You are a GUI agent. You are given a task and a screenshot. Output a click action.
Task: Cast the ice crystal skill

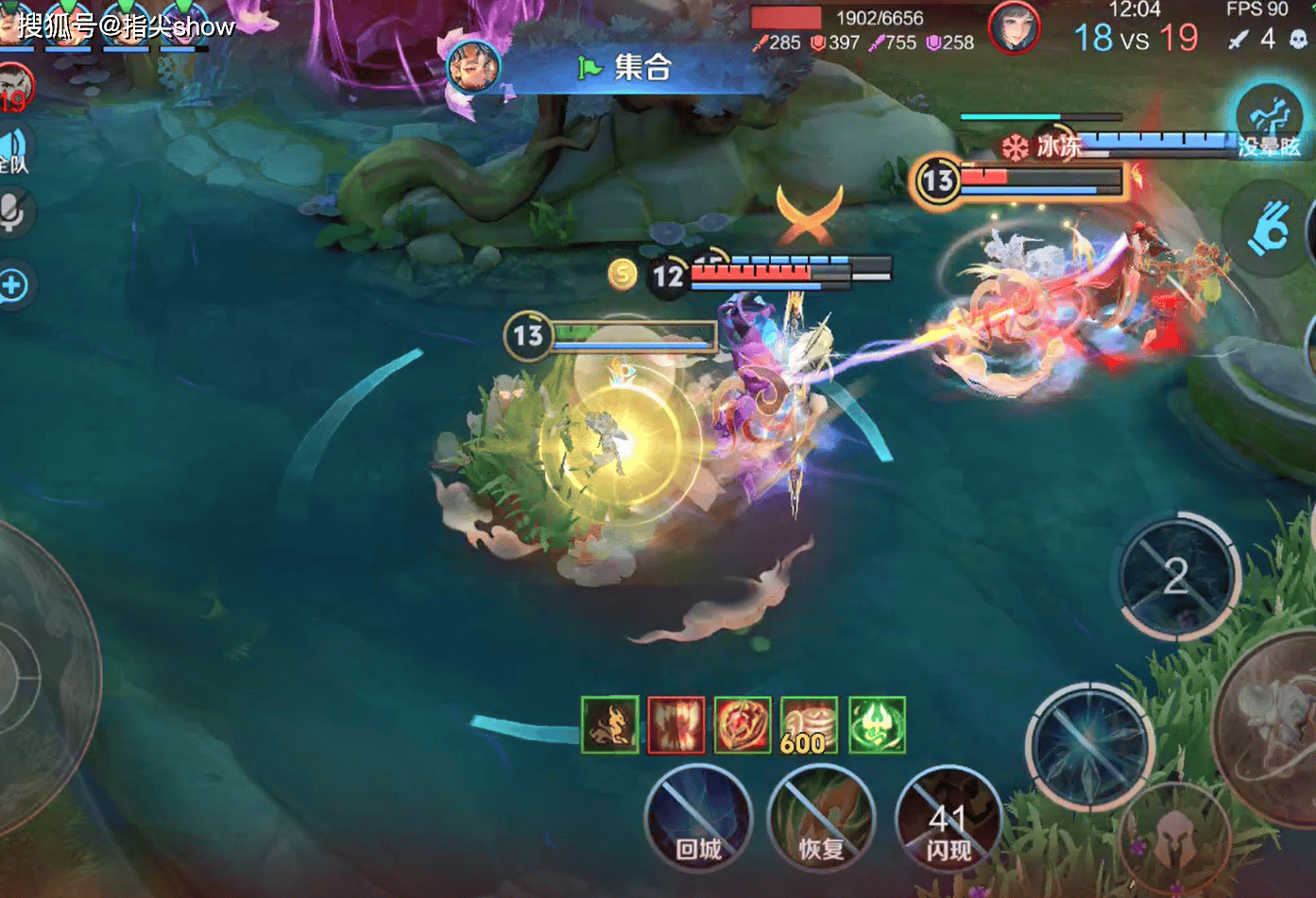(x=1091, y=746)
